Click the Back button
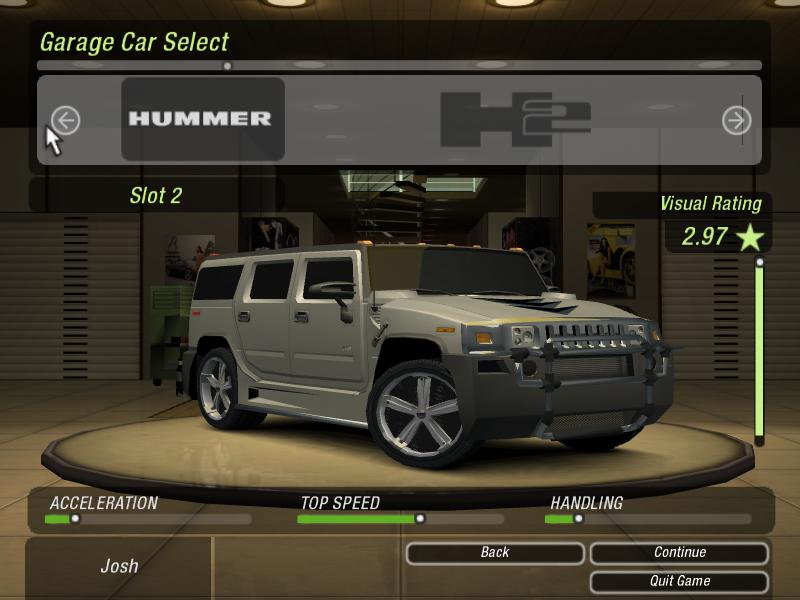 [495, 553]
